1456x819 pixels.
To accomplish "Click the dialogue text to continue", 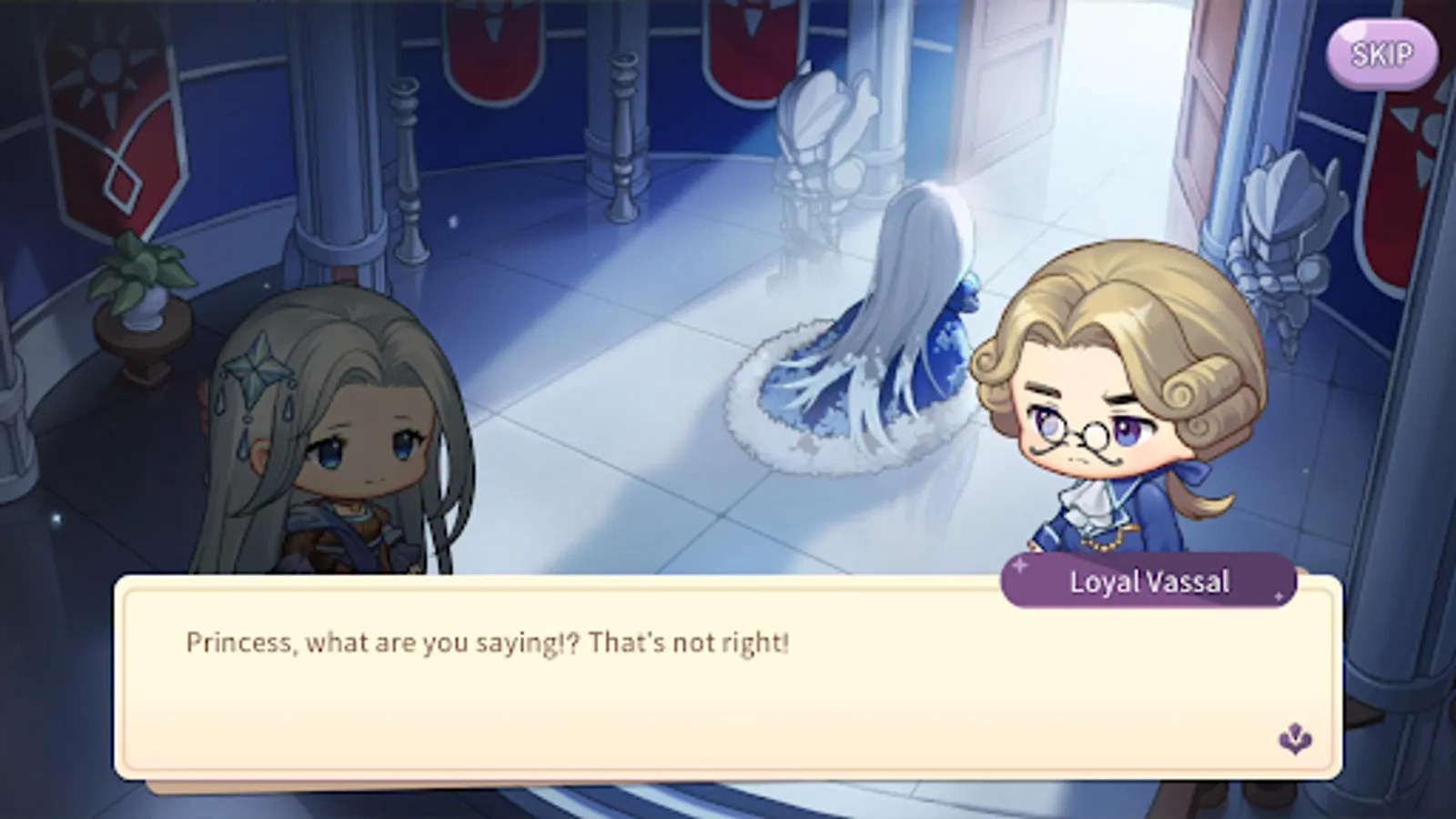I will click(488, 642).
